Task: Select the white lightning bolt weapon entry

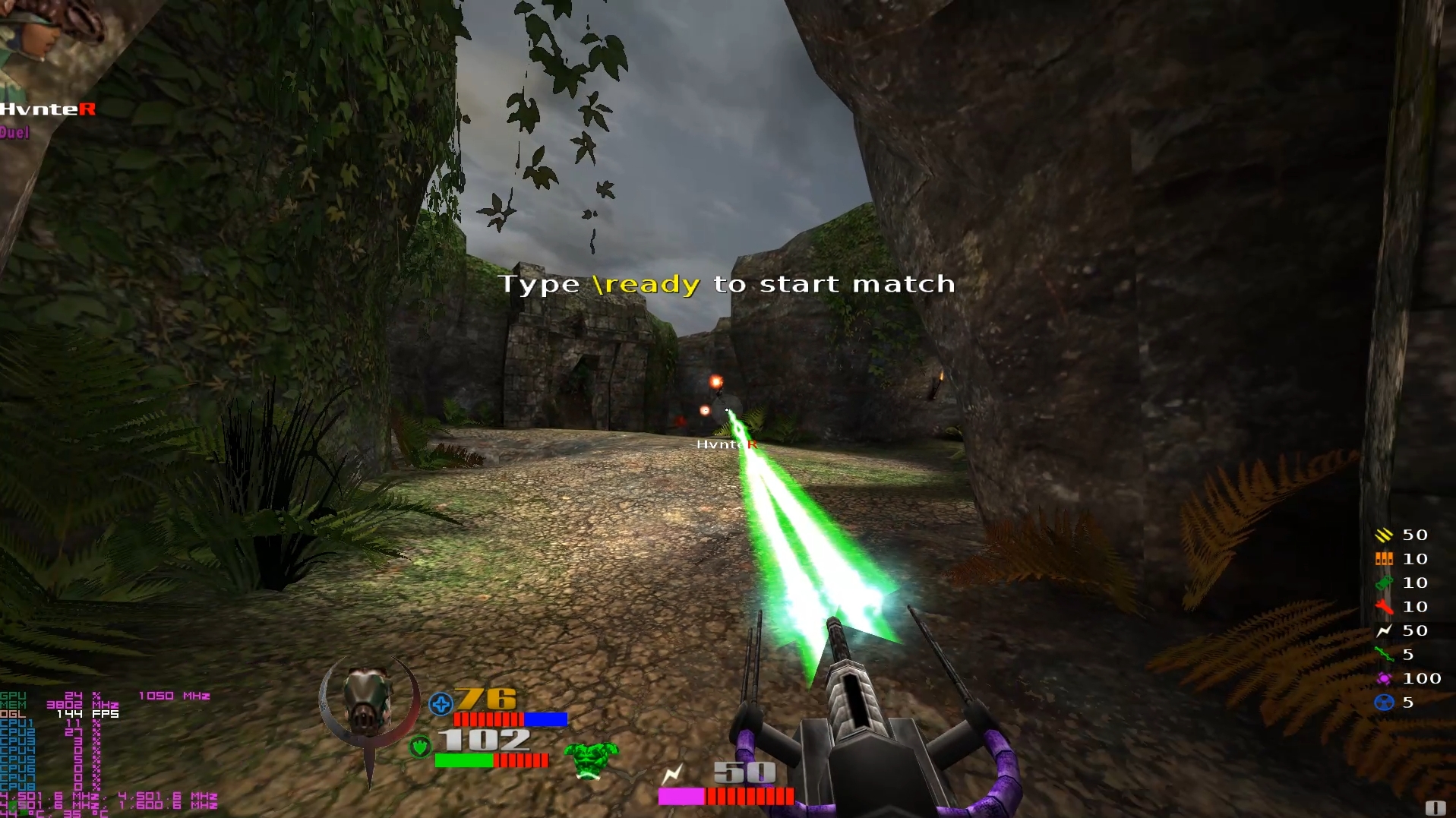Action: 1383,631
